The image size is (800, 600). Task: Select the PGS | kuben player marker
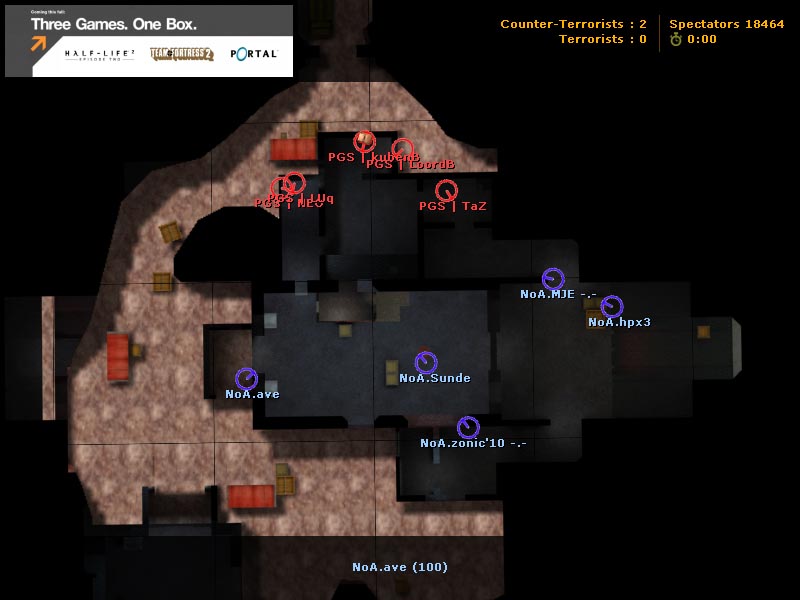tap(364, 141)
